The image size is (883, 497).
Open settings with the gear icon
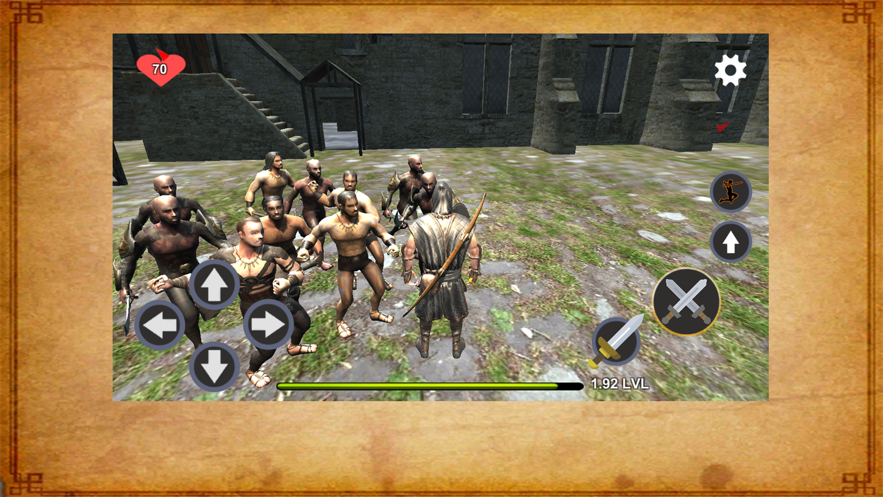click(730, 70)
